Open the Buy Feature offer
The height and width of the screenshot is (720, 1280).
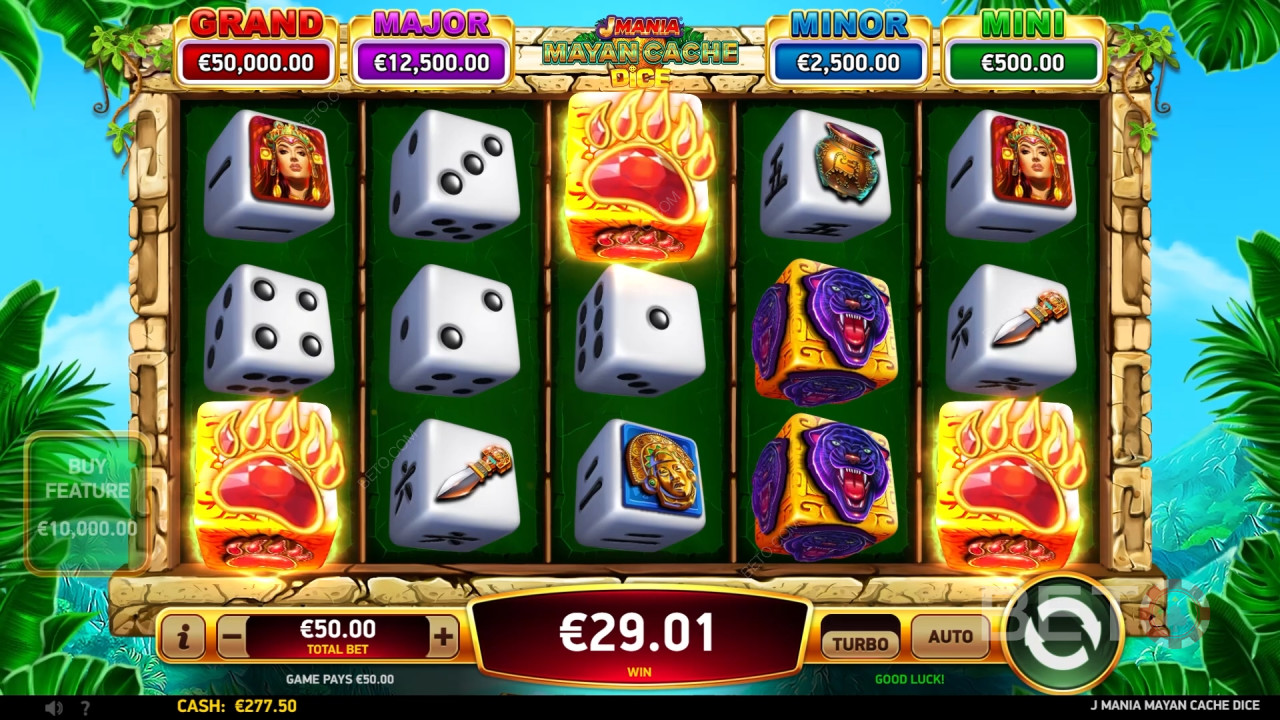pyautogui.click(x=87, y=502)
